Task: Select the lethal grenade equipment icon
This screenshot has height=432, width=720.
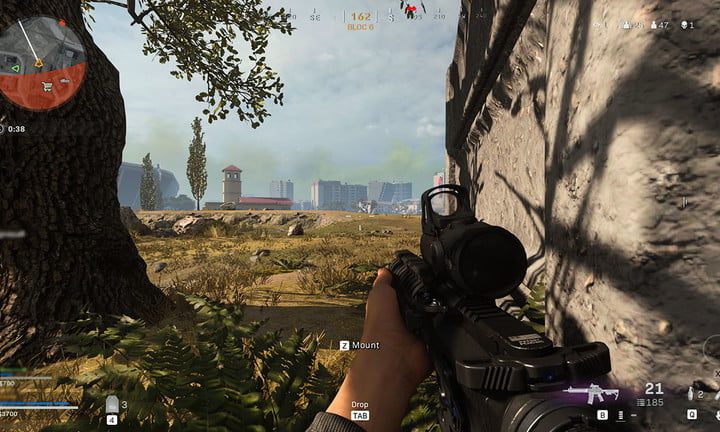Action: pyautogui.click(x=692, y=394)
